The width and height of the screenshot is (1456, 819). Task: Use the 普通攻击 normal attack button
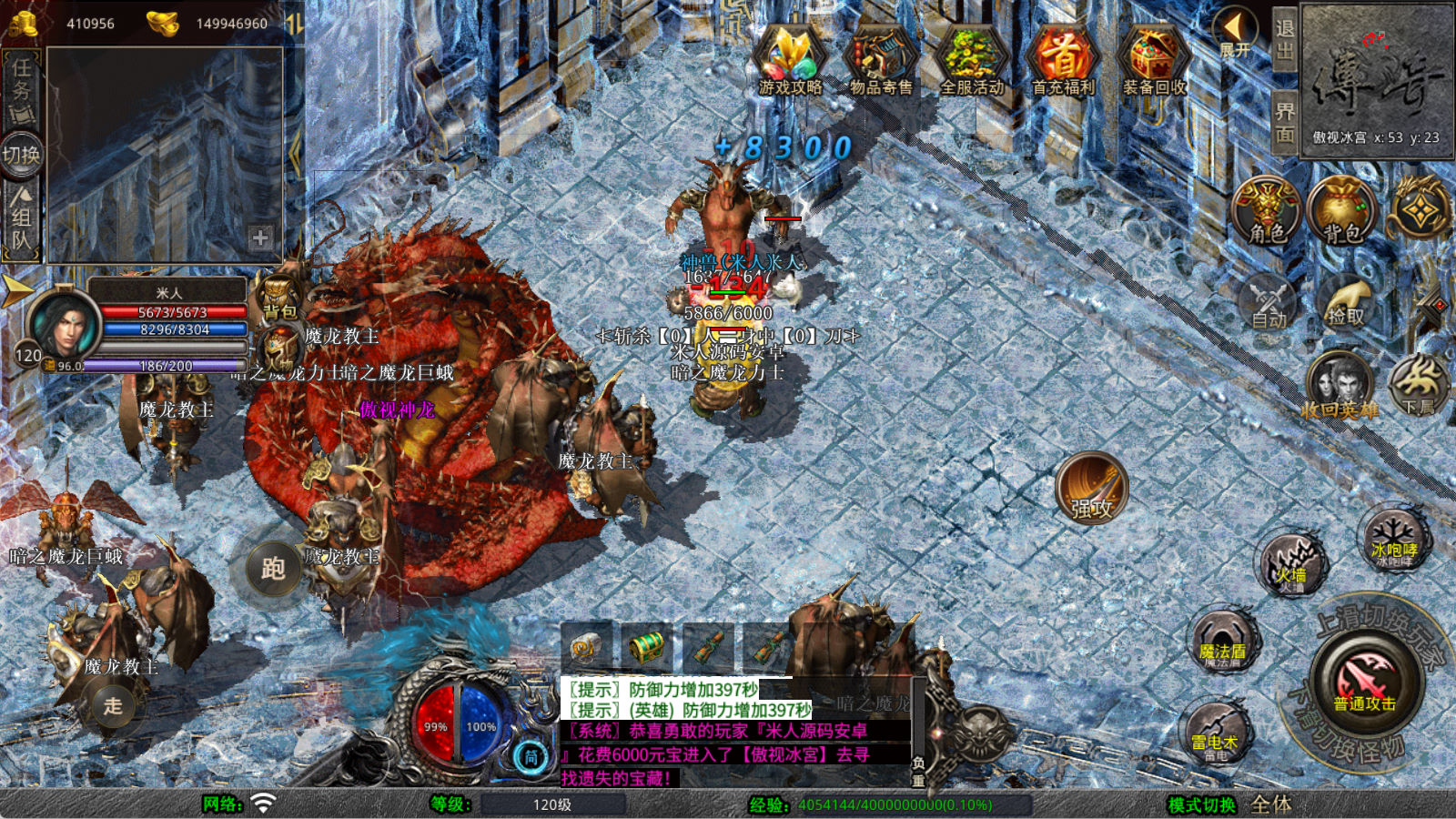(x=1365, y=682)
